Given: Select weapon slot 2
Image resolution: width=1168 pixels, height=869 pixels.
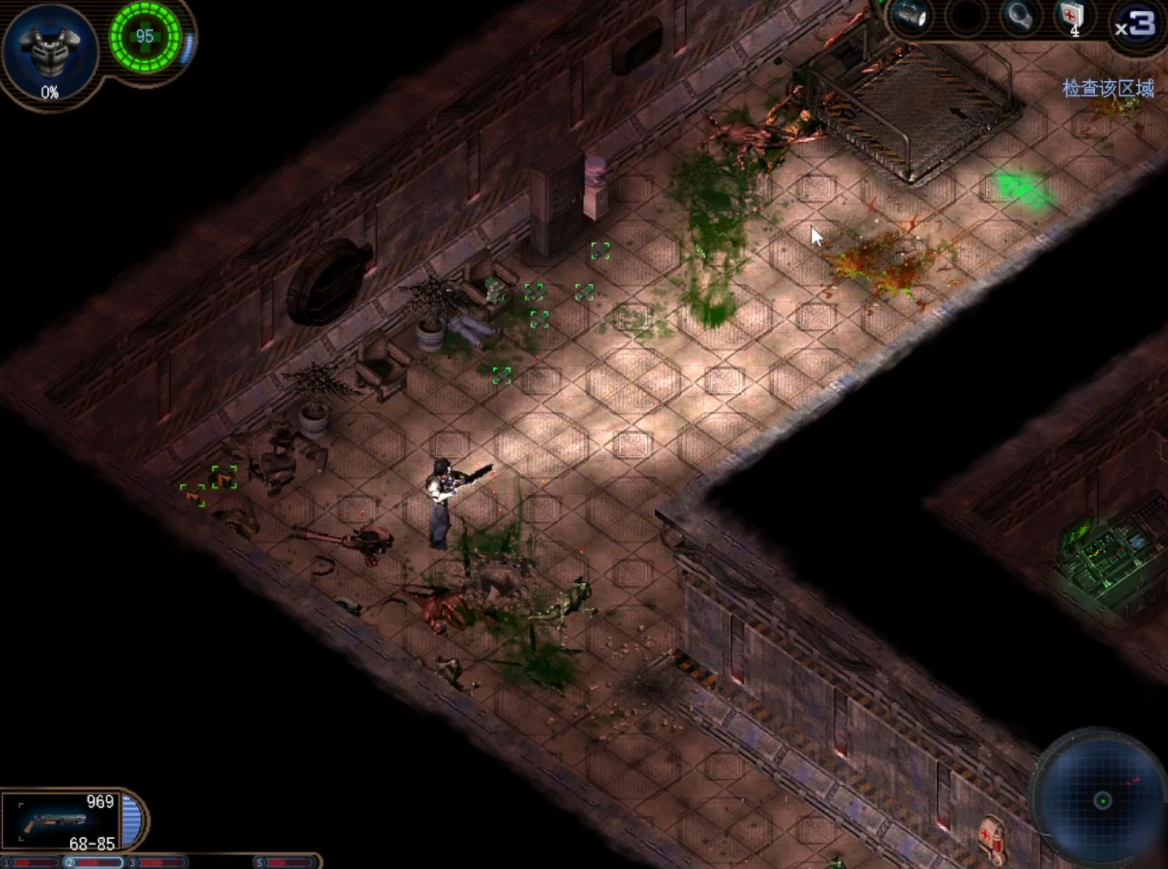Looking at the screenshot, I should pos(94,862).
